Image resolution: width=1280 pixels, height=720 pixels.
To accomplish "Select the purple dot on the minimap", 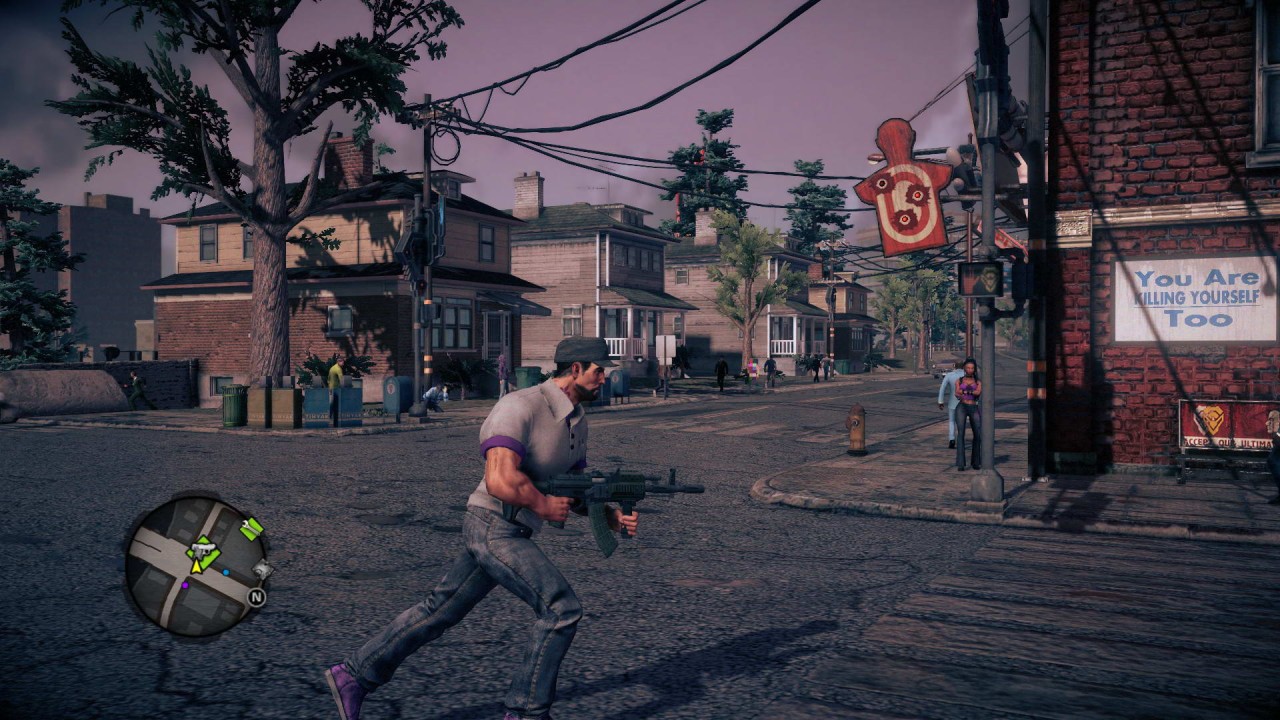I will (x=185, y=584).
